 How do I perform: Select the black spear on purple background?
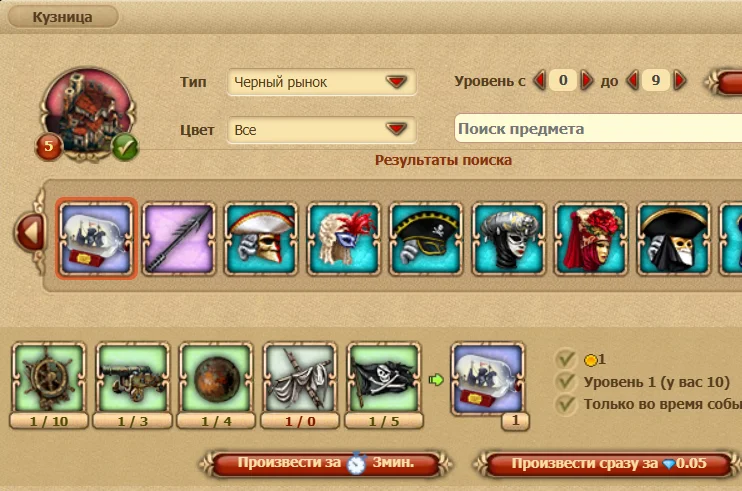[179, 239]
